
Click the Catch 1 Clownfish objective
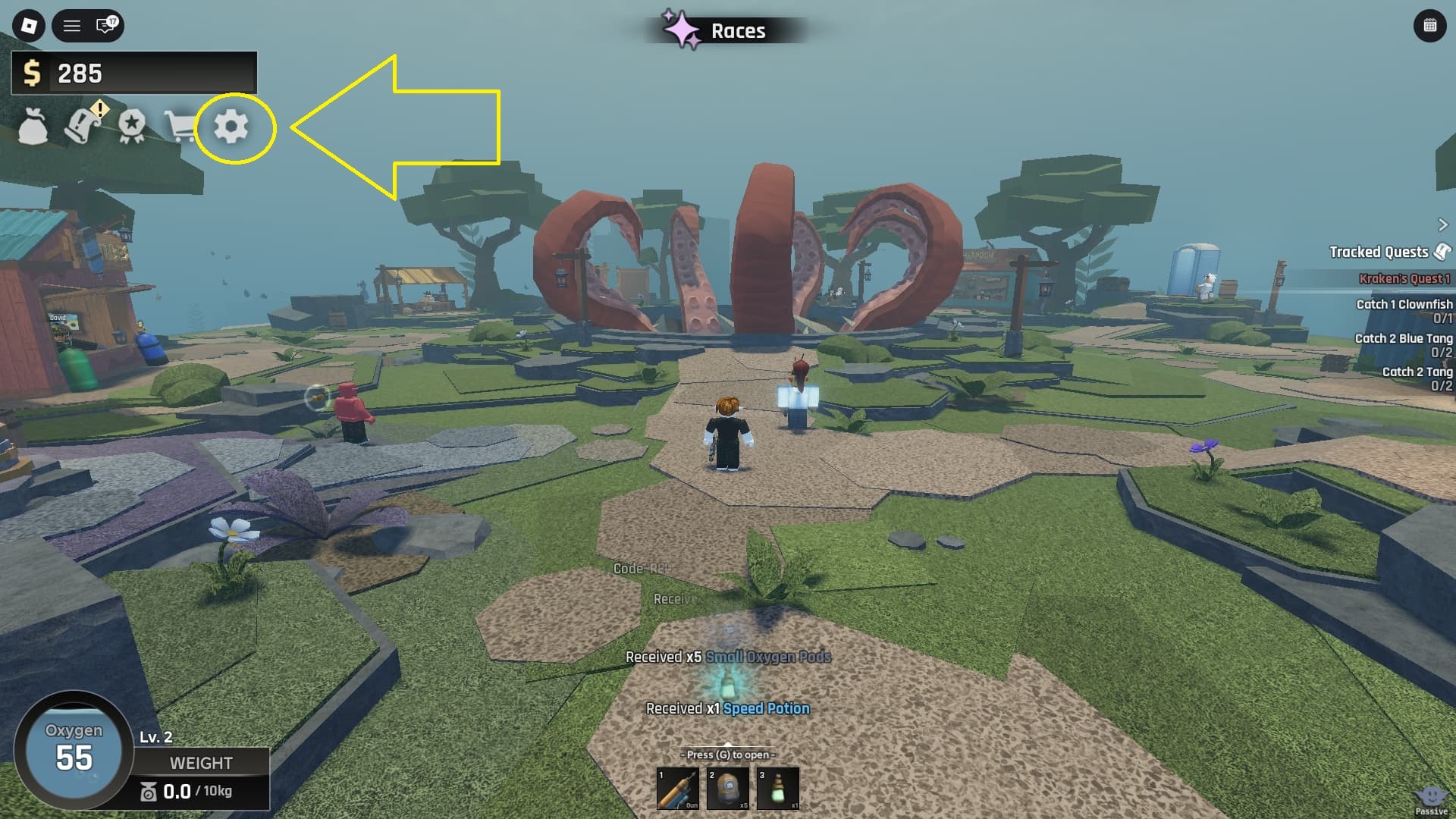click(1403, 303)
